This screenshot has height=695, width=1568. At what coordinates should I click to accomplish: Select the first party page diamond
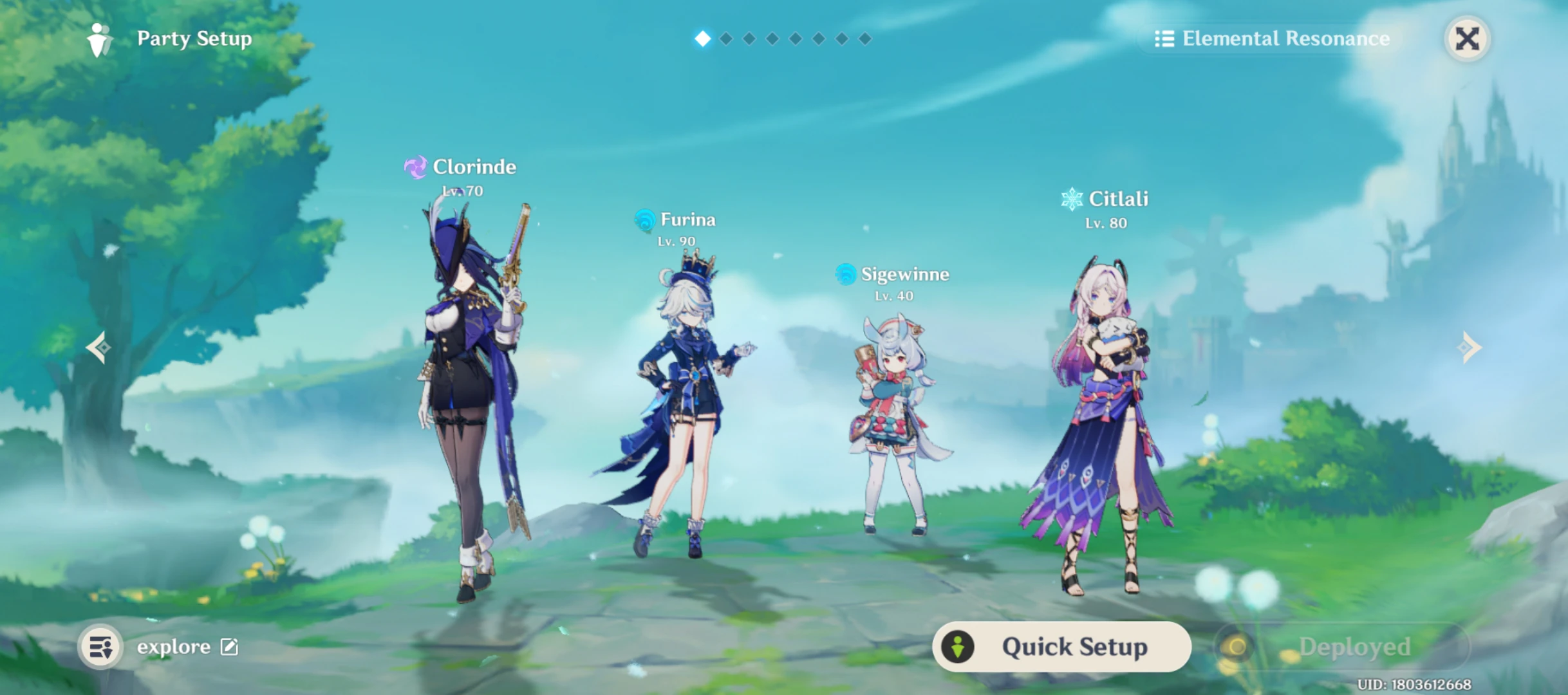coord(702,39)
